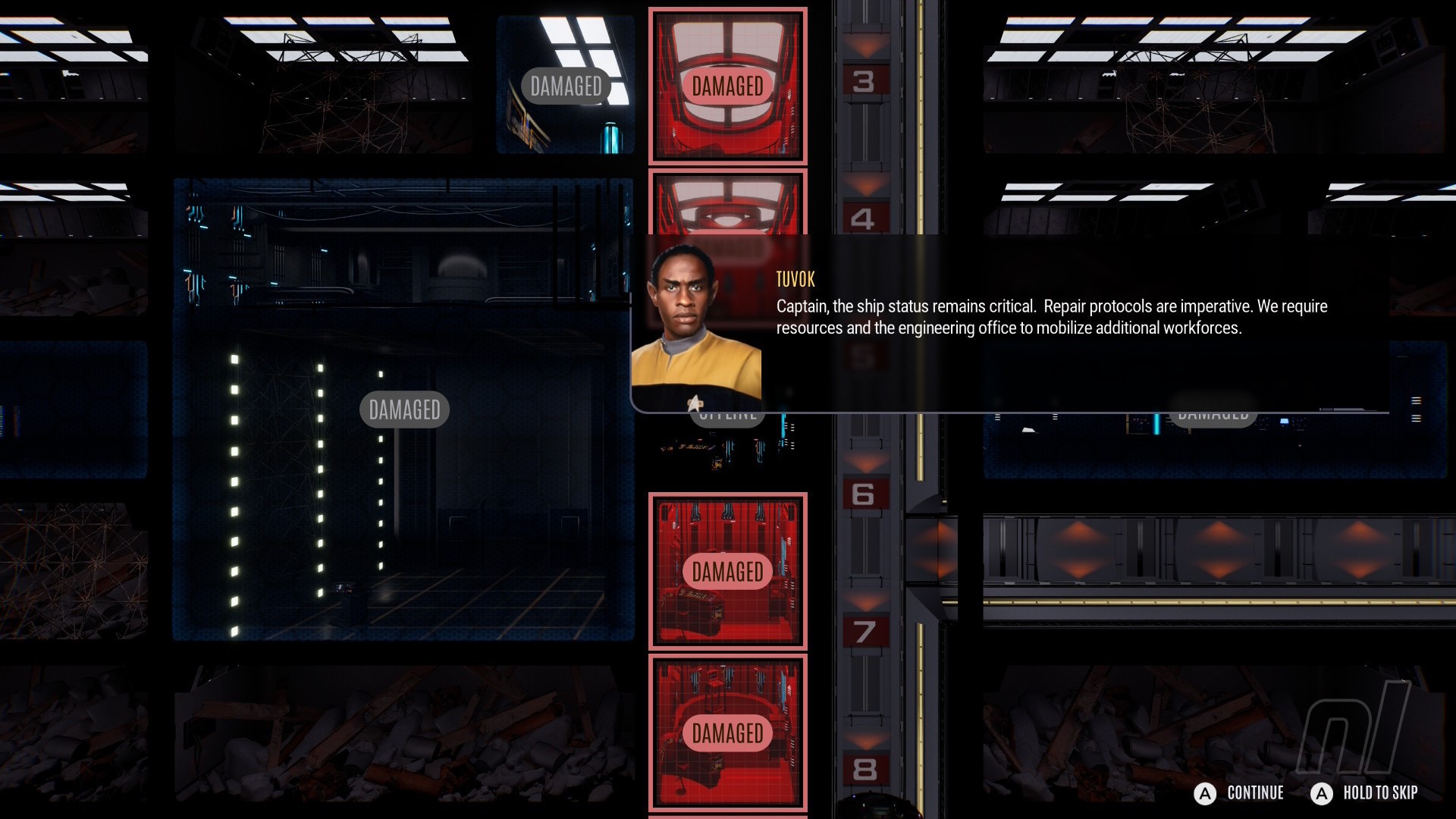
Task: Pick the red damaged room beside deck 7
Action: pos(727,571)
